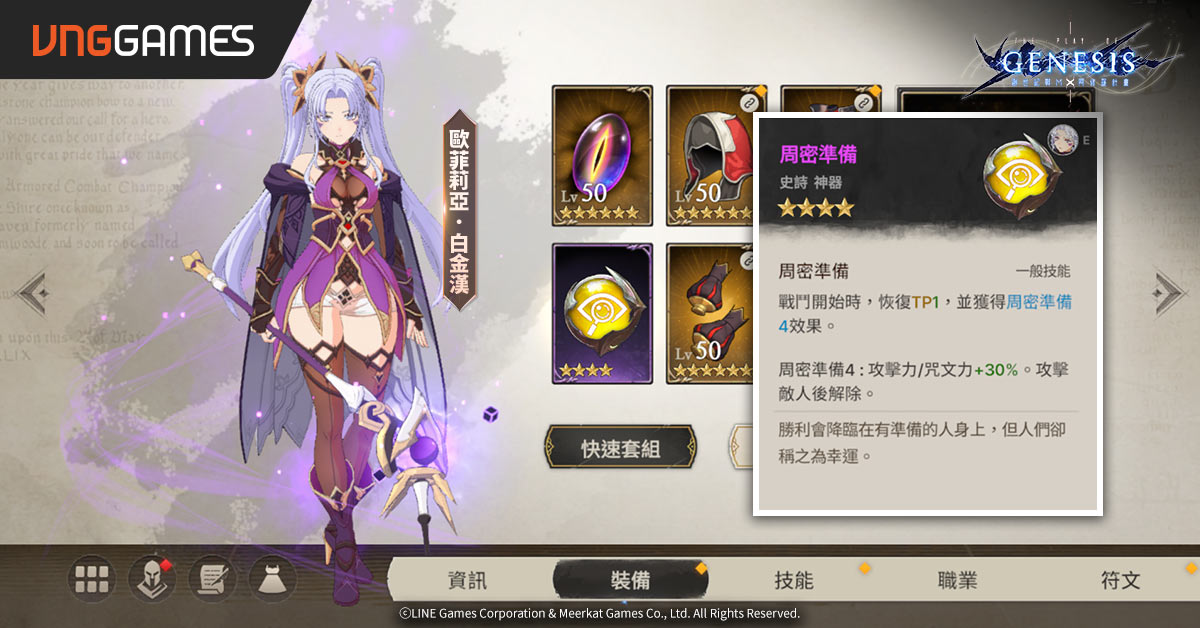Image resolution: width=1200 pixels, height=628 pixels.
Task: Select the purple eye gem equipment slot
Action: [602, 156]
